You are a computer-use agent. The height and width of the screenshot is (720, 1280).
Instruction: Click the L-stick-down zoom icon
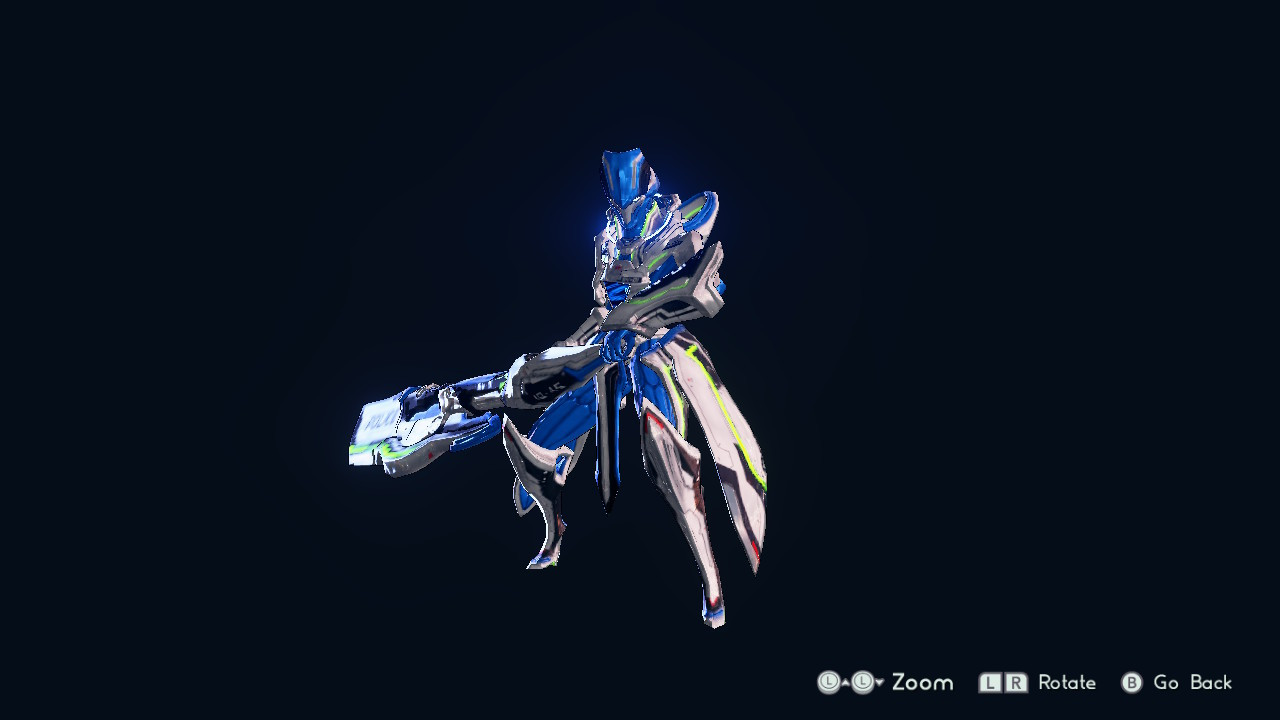[x=861, y=682]
